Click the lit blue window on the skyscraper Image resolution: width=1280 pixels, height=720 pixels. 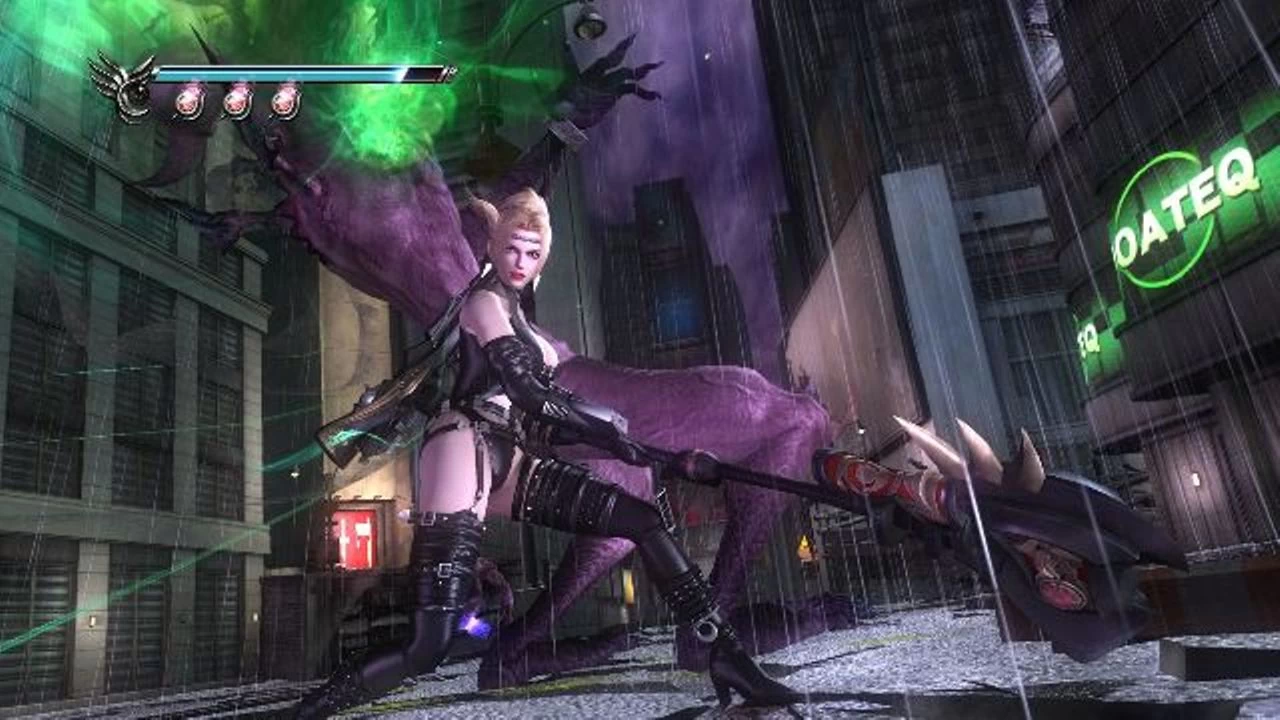pos(674,306)
